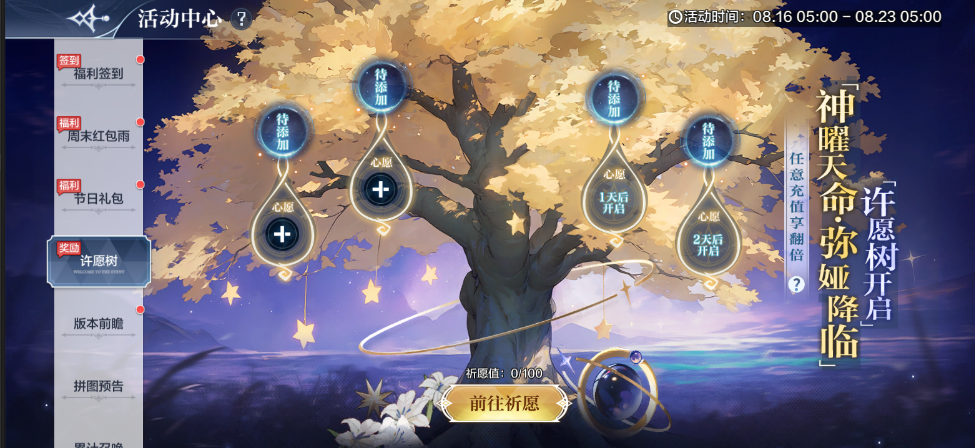Viewport: 975px width, 448px height.
Task: Open the 周末红包雨 tab
Action: [x=99, y=135]
